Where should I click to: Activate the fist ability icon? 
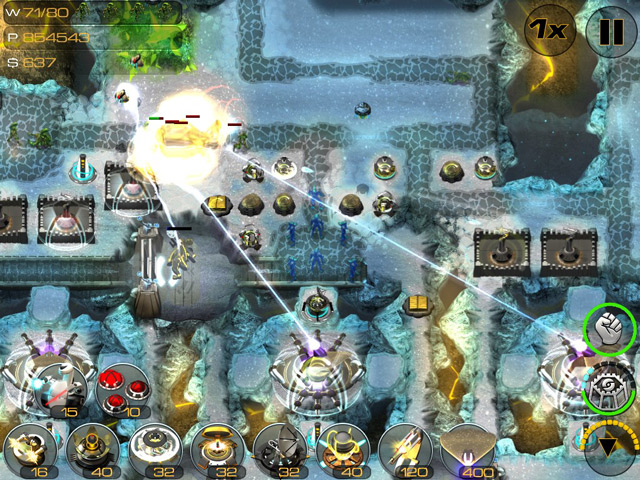[x=609, y=330]
